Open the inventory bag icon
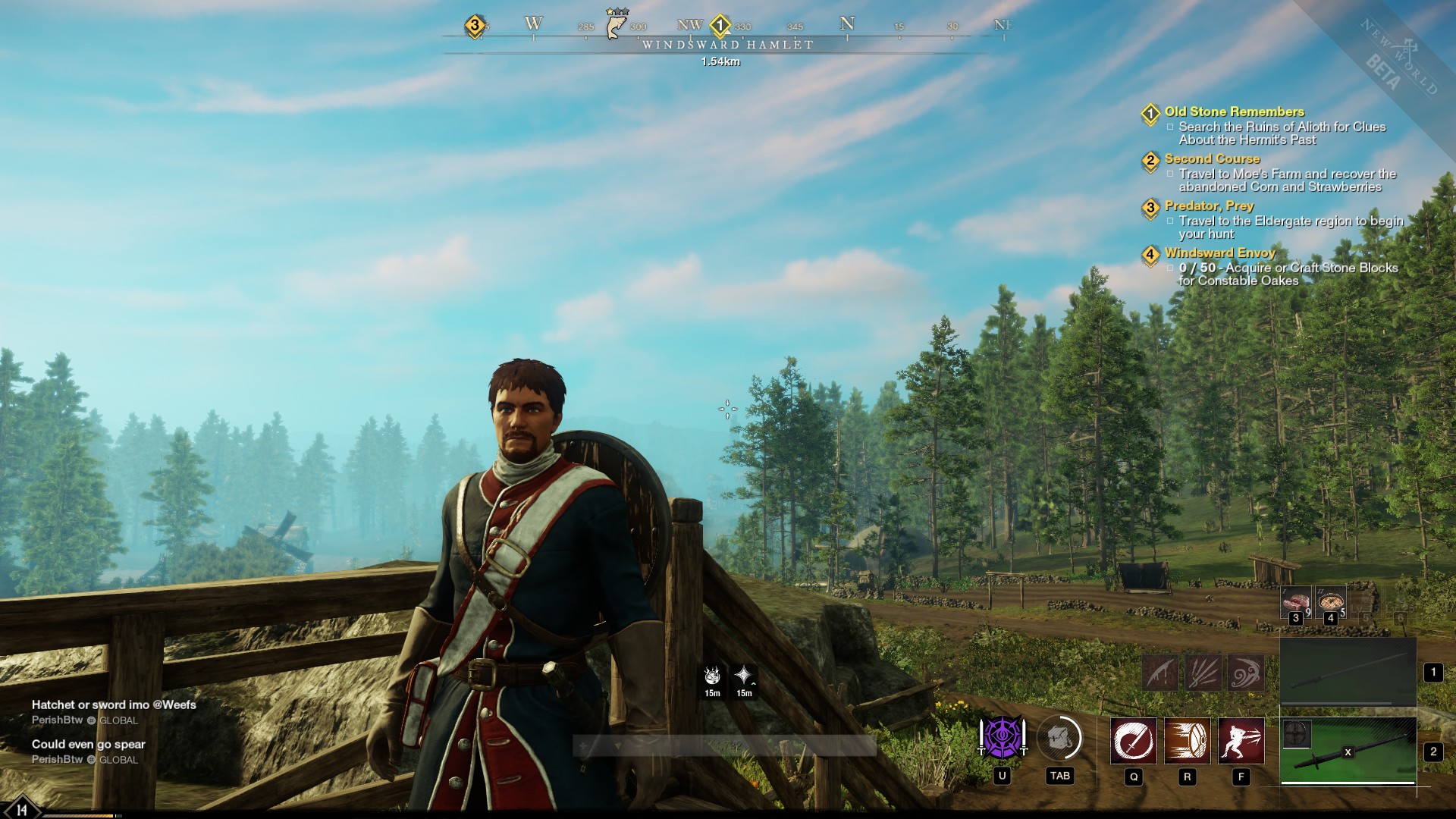 tap(1059, 737)
